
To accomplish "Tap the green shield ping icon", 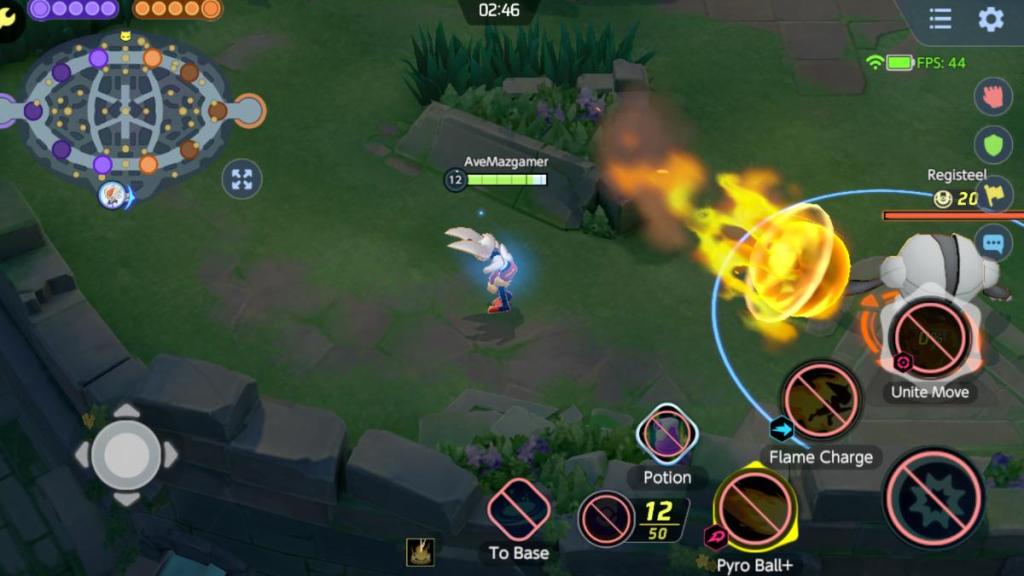I will coord(993,146).
